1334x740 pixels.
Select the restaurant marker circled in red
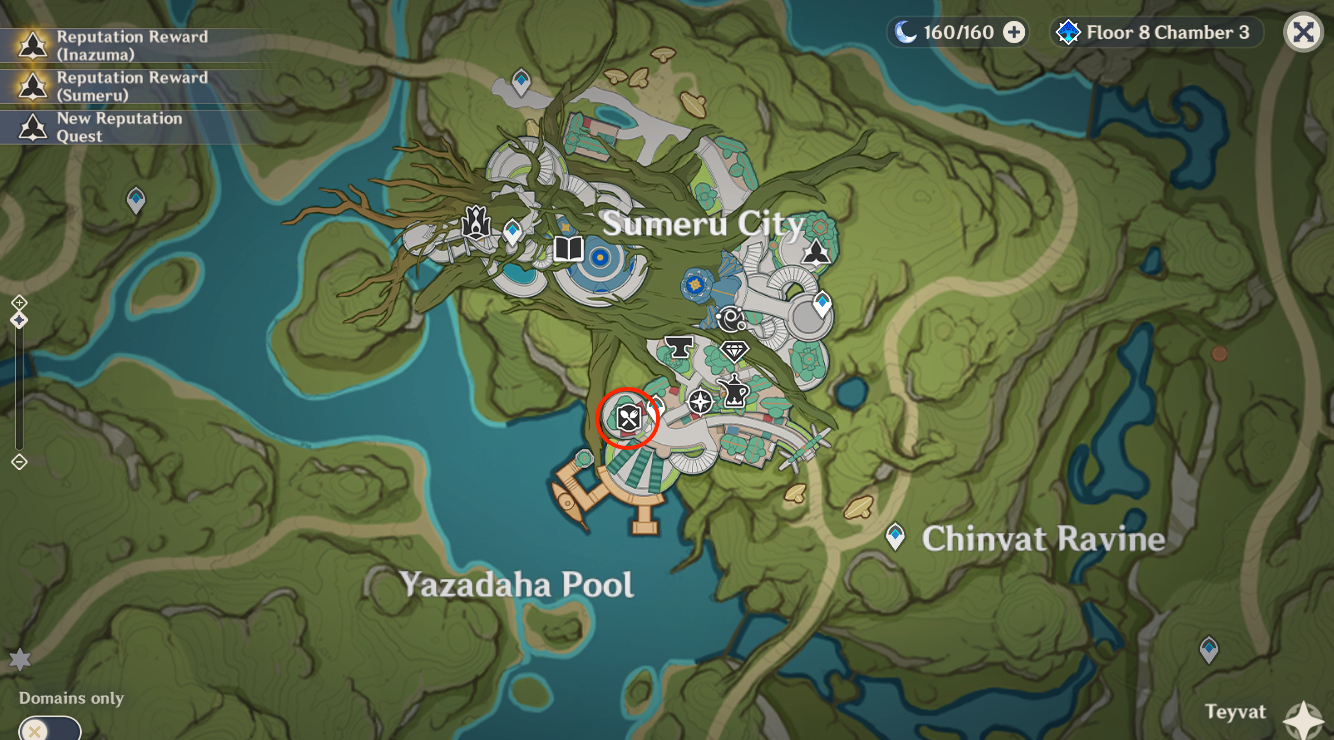click(627, 418)
